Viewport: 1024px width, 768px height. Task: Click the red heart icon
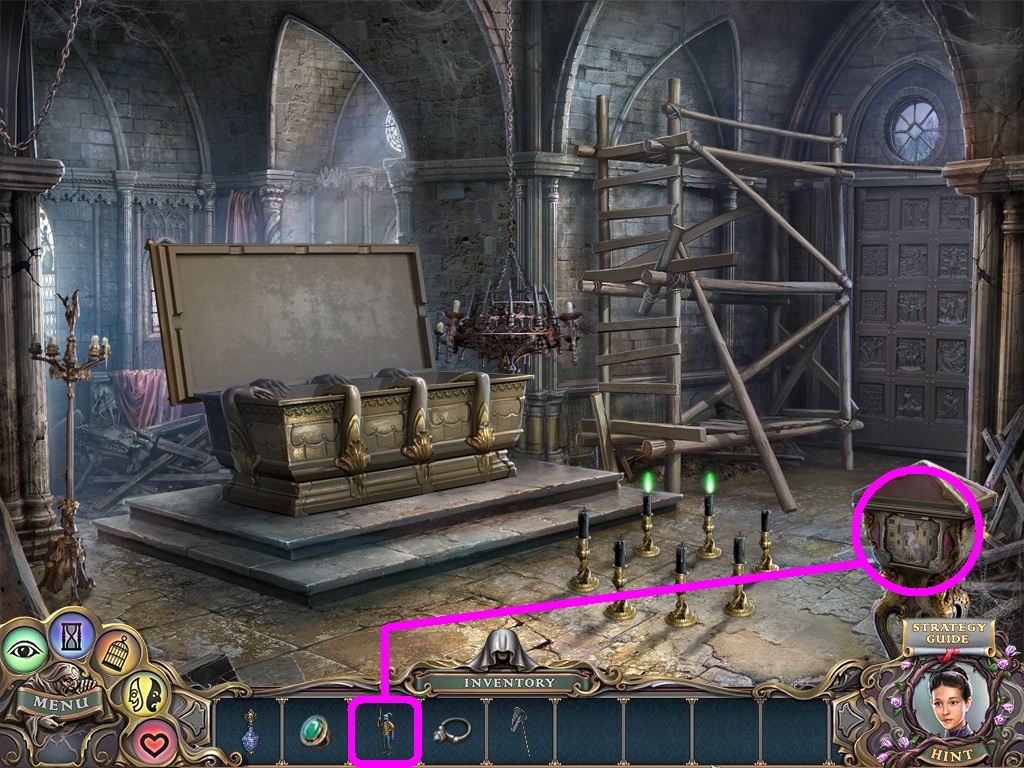click(151, 741)
